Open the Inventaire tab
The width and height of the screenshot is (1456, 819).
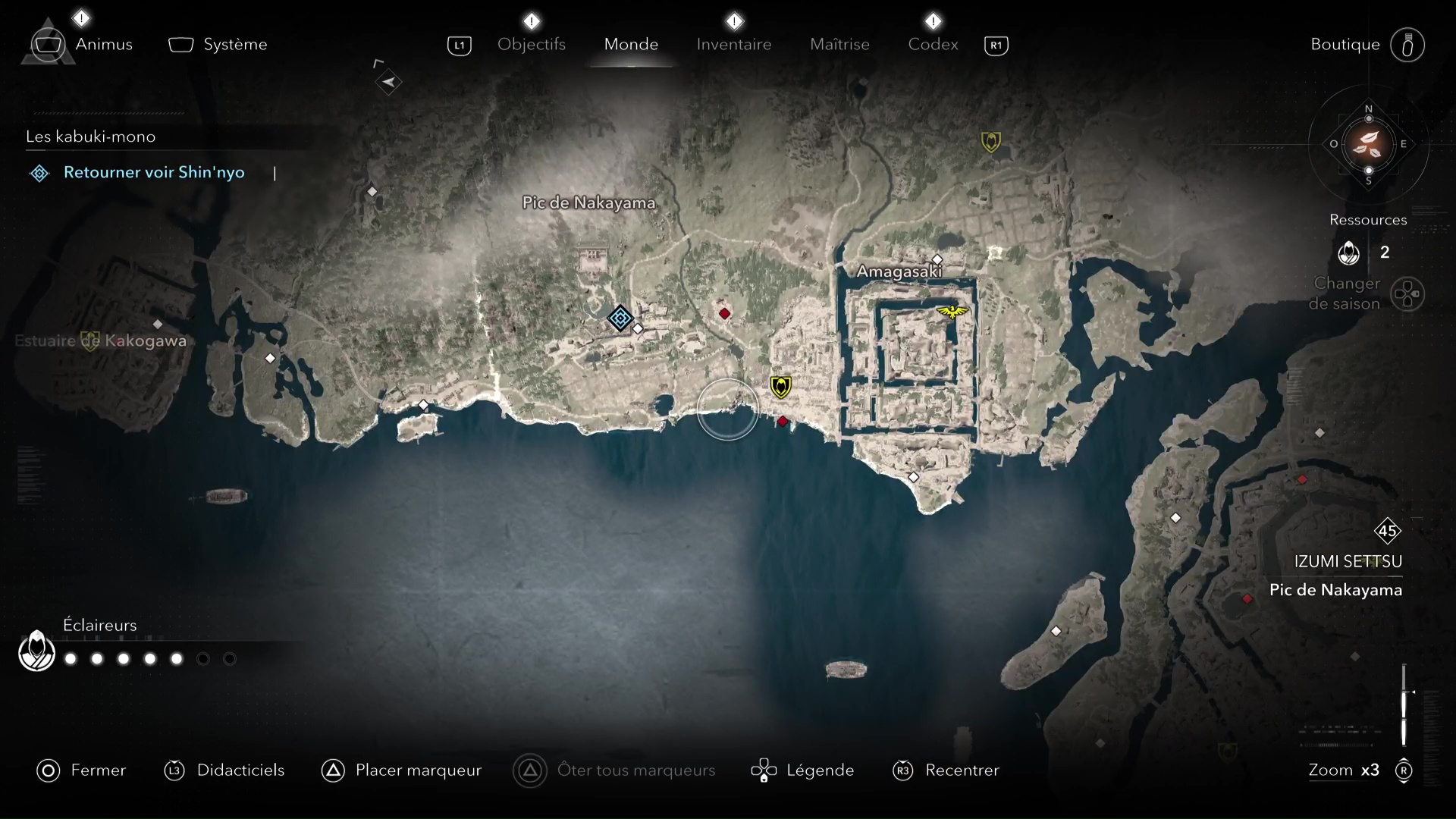[733, 44]
